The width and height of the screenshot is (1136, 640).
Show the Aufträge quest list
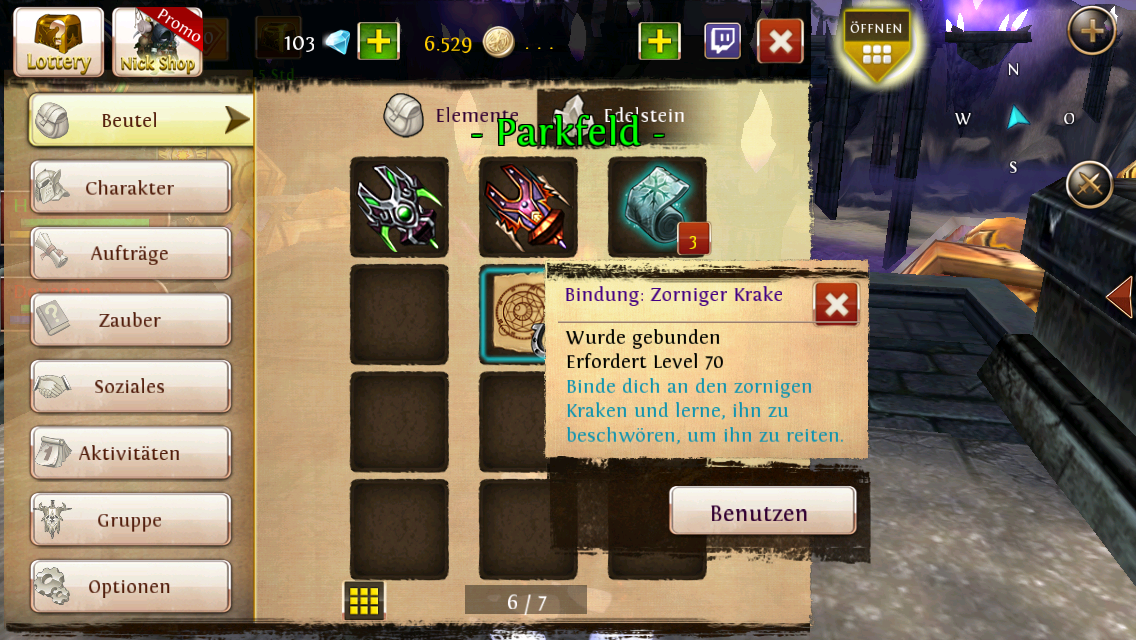tap(130, 254)
